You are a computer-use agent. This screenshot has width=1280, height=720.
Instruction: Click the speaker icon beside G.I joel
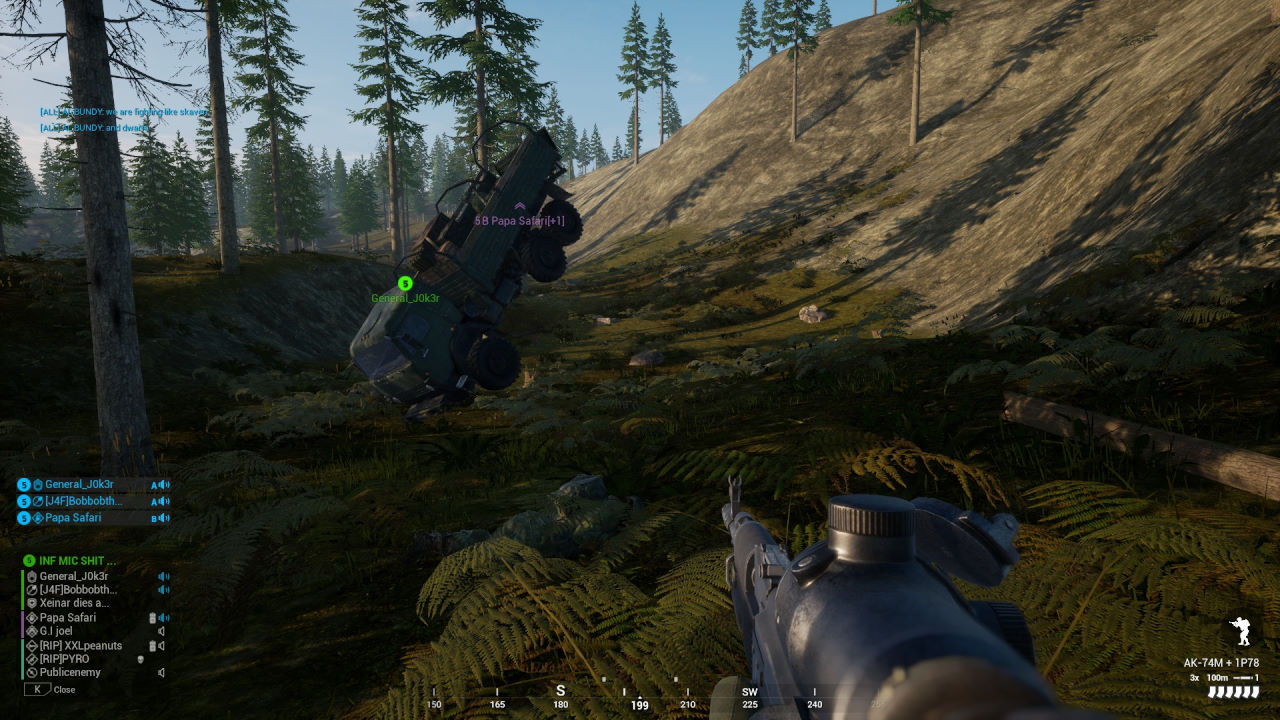point(161,632)
